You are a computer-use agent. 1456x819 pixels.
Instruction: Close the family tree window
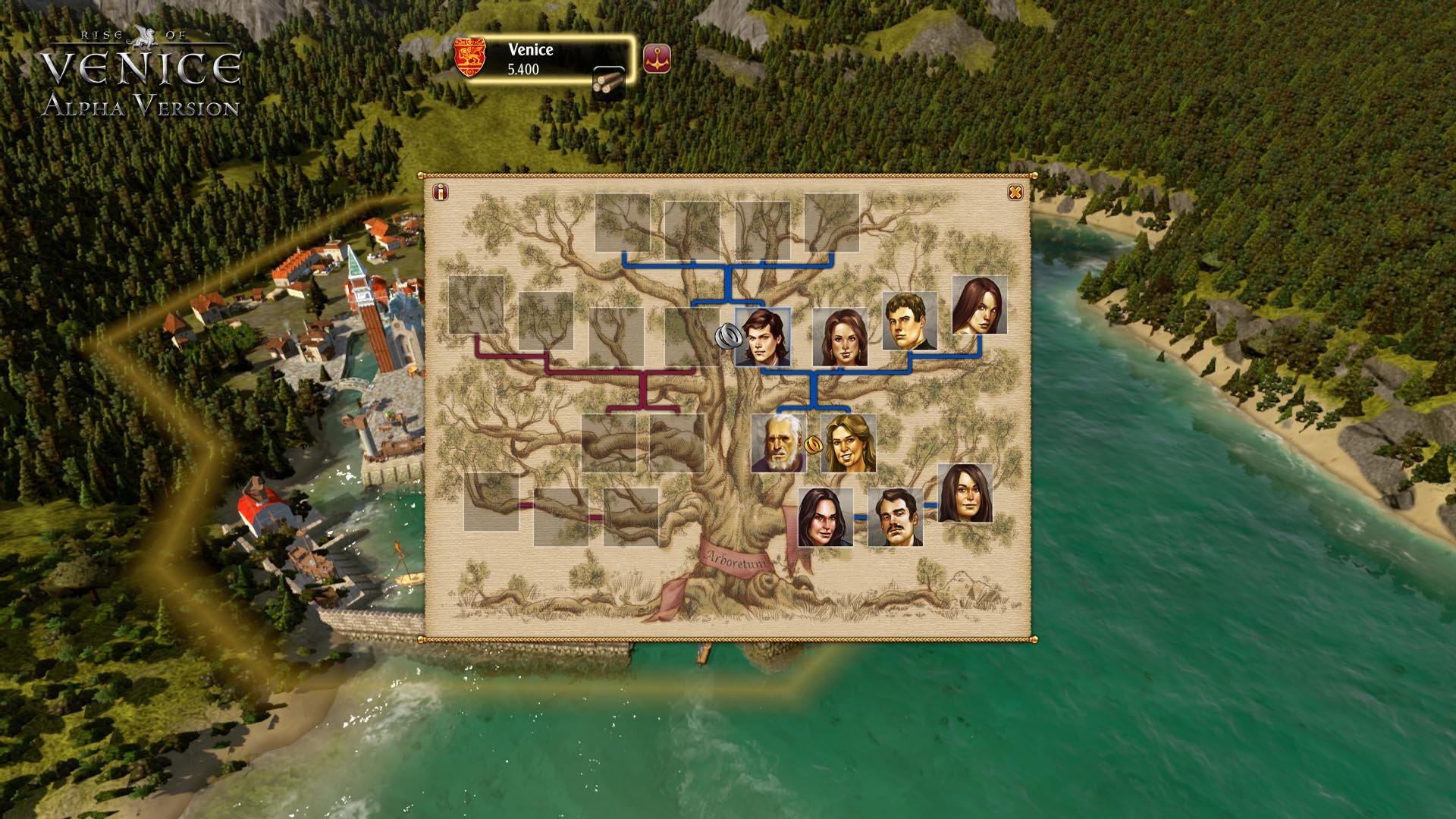[1015, 193]
